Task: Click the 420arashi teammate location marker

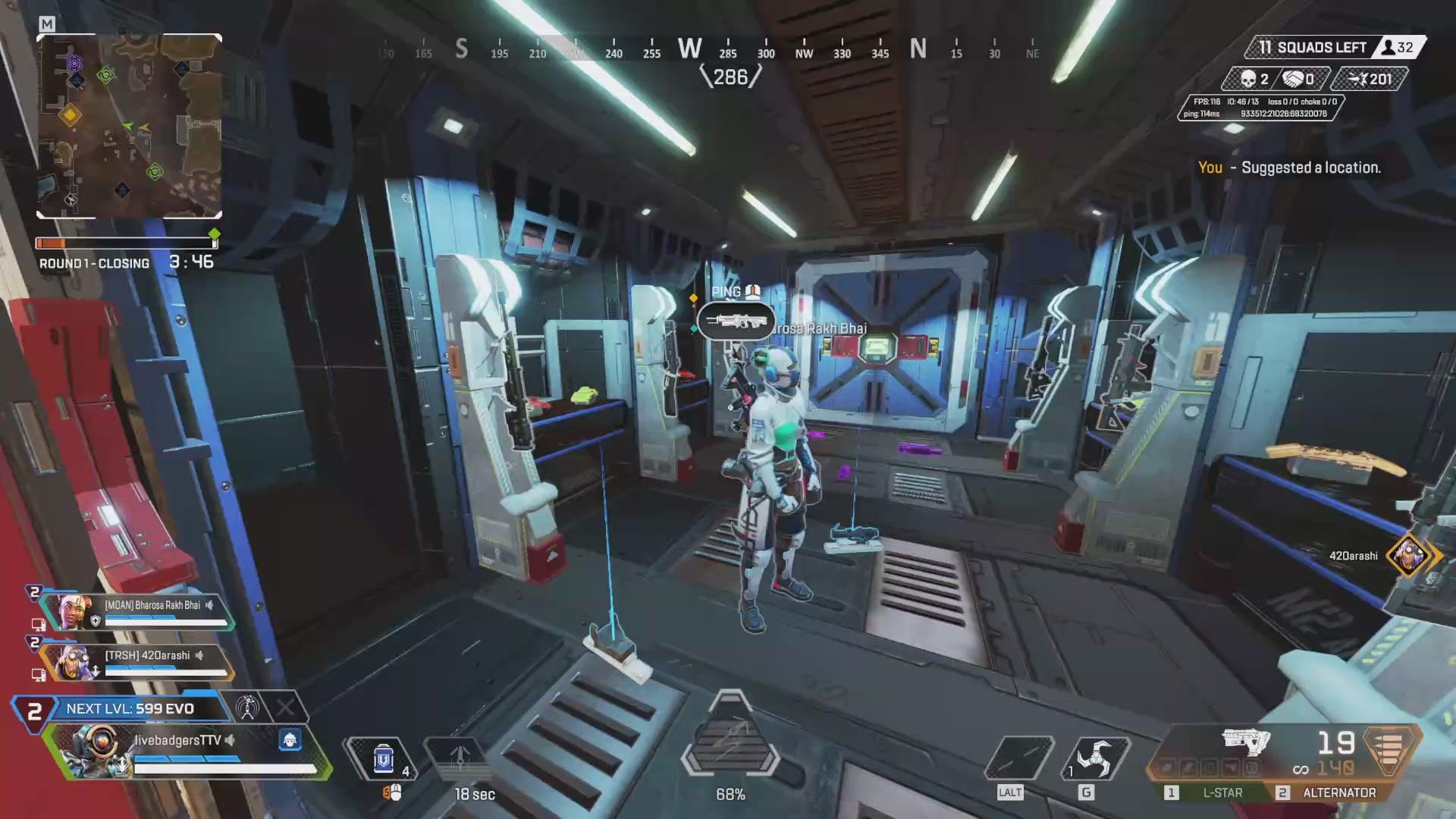Action: point(1409,556)
